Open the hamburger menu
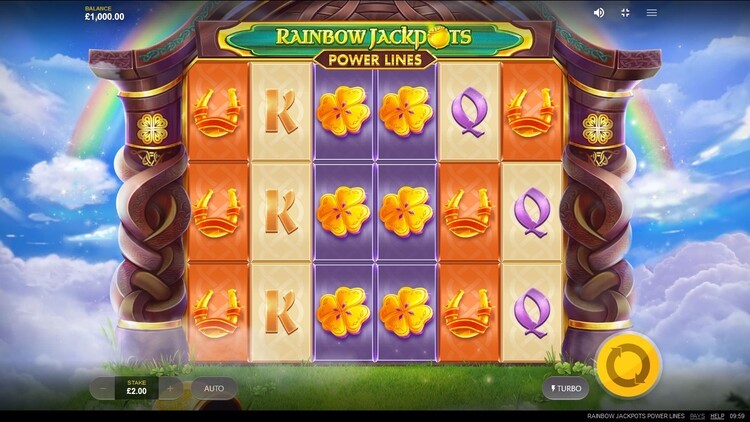 click(652, 13)
